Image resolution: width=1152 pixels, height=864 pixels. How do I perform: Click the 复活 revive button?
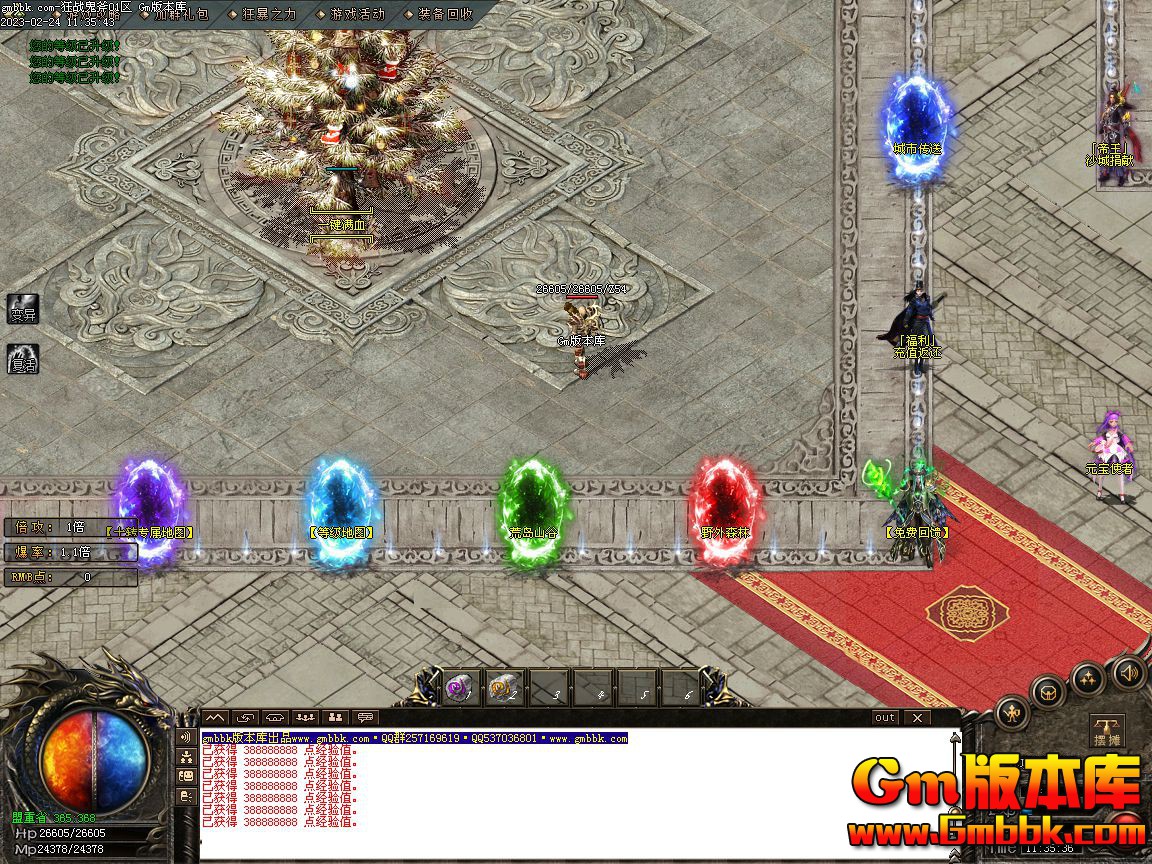click(x=22, y=359)
